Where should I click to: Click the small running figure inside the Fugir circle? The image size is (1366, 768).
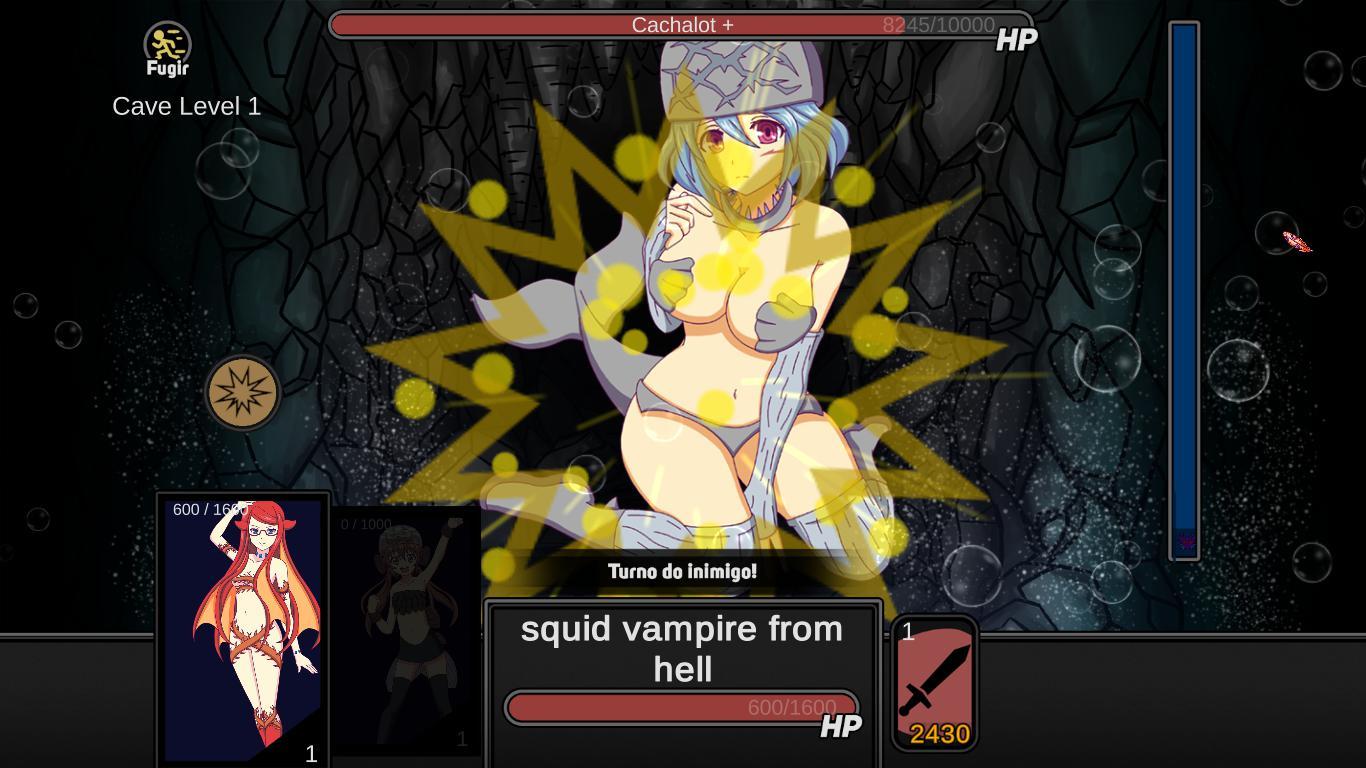pos(167,44)
